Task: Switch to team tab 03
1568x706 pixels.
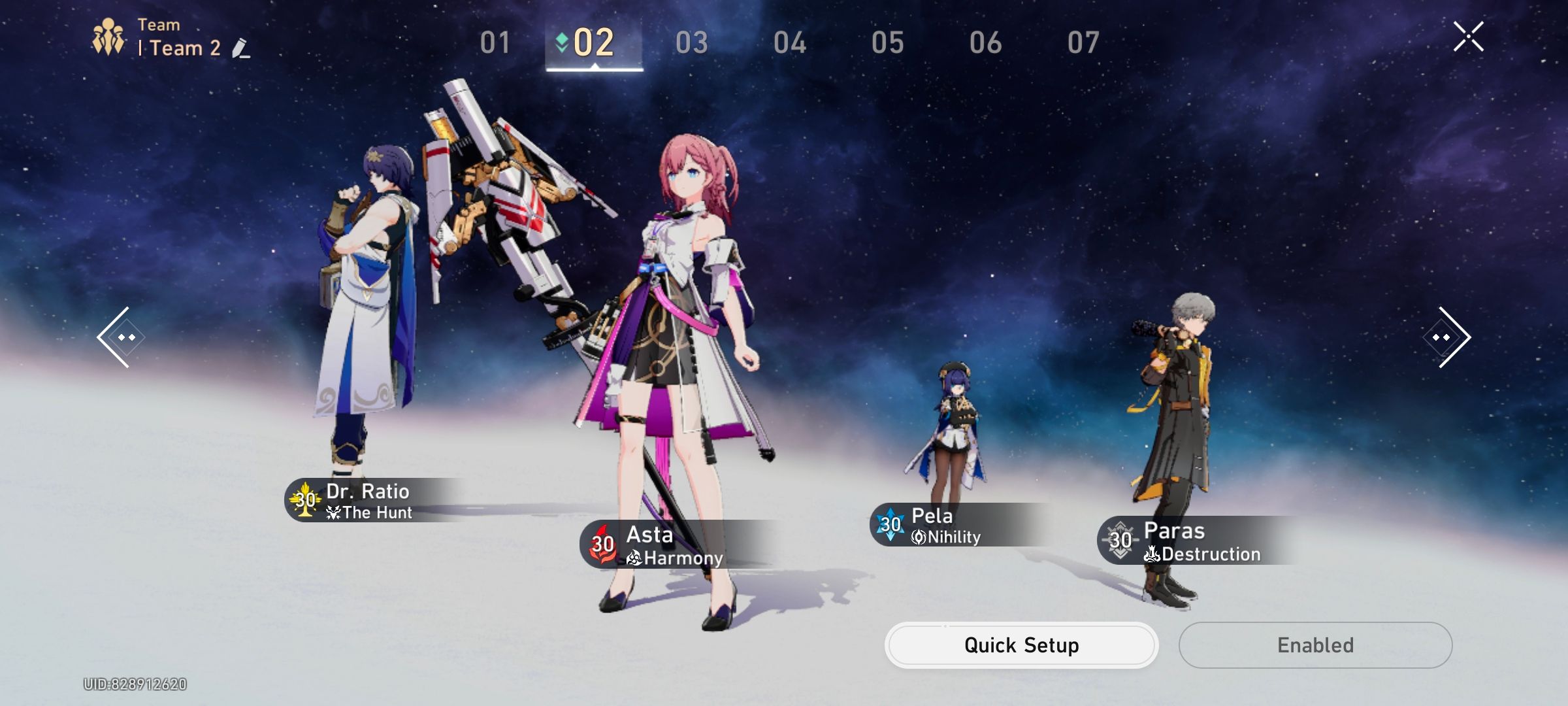Action: pyautogui.click(x=691, y=41)
